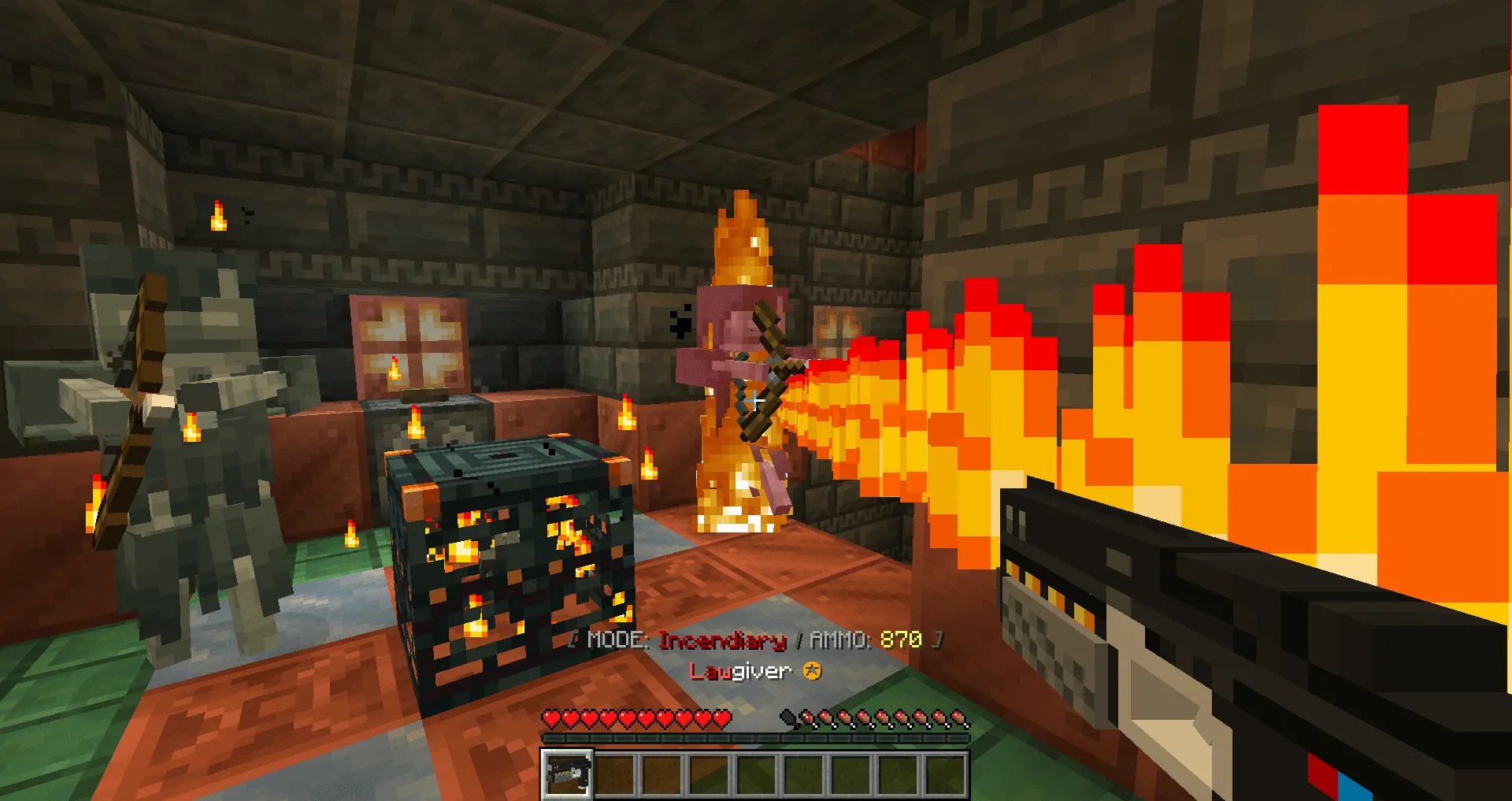The image size is (1512, 801).
Task: Click the leftmost red heart in the health bar
Action: click(x=551, y=718)
